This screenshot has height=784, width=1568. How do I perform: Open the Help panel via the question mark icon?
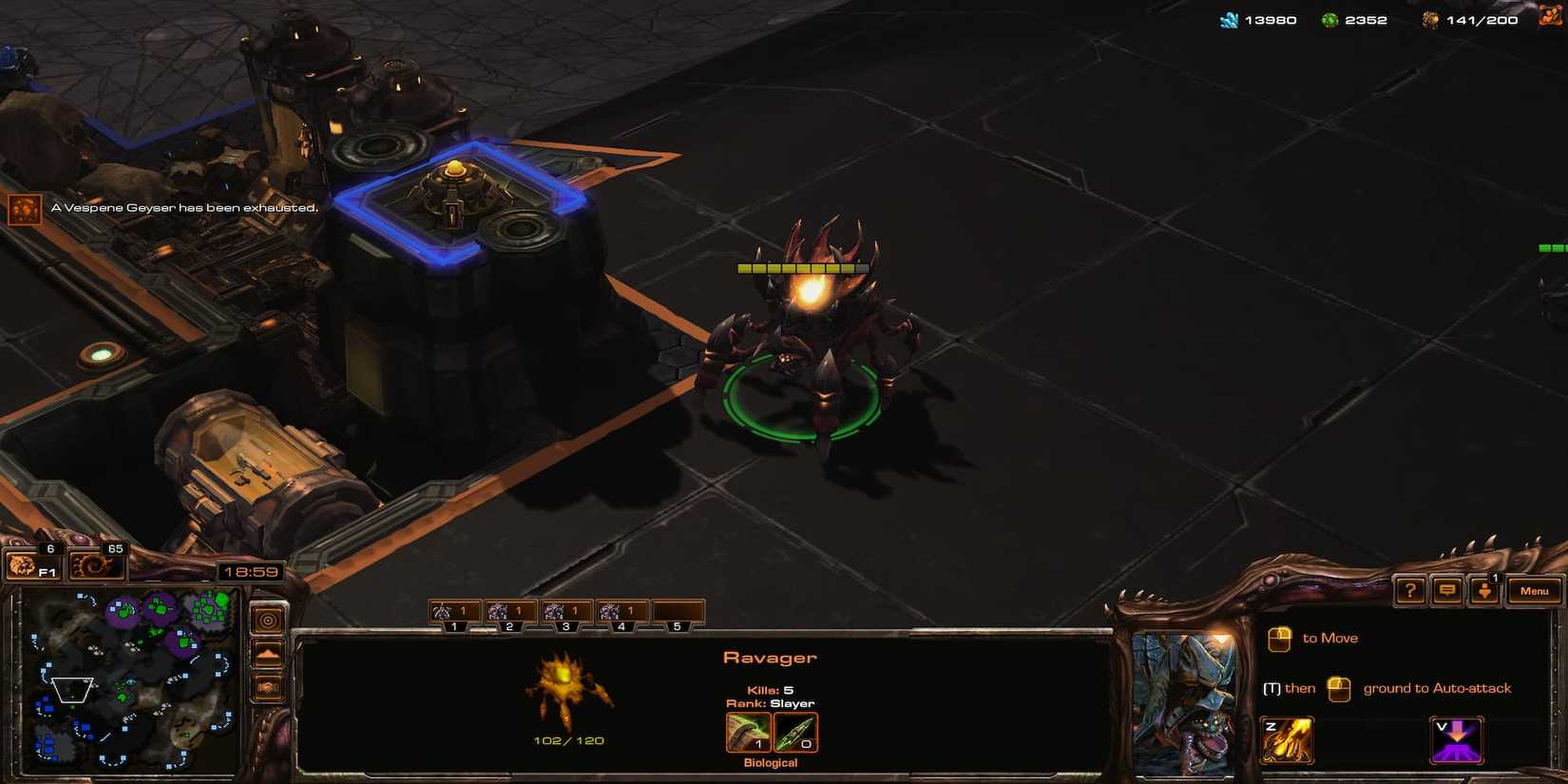point(1410,590)
